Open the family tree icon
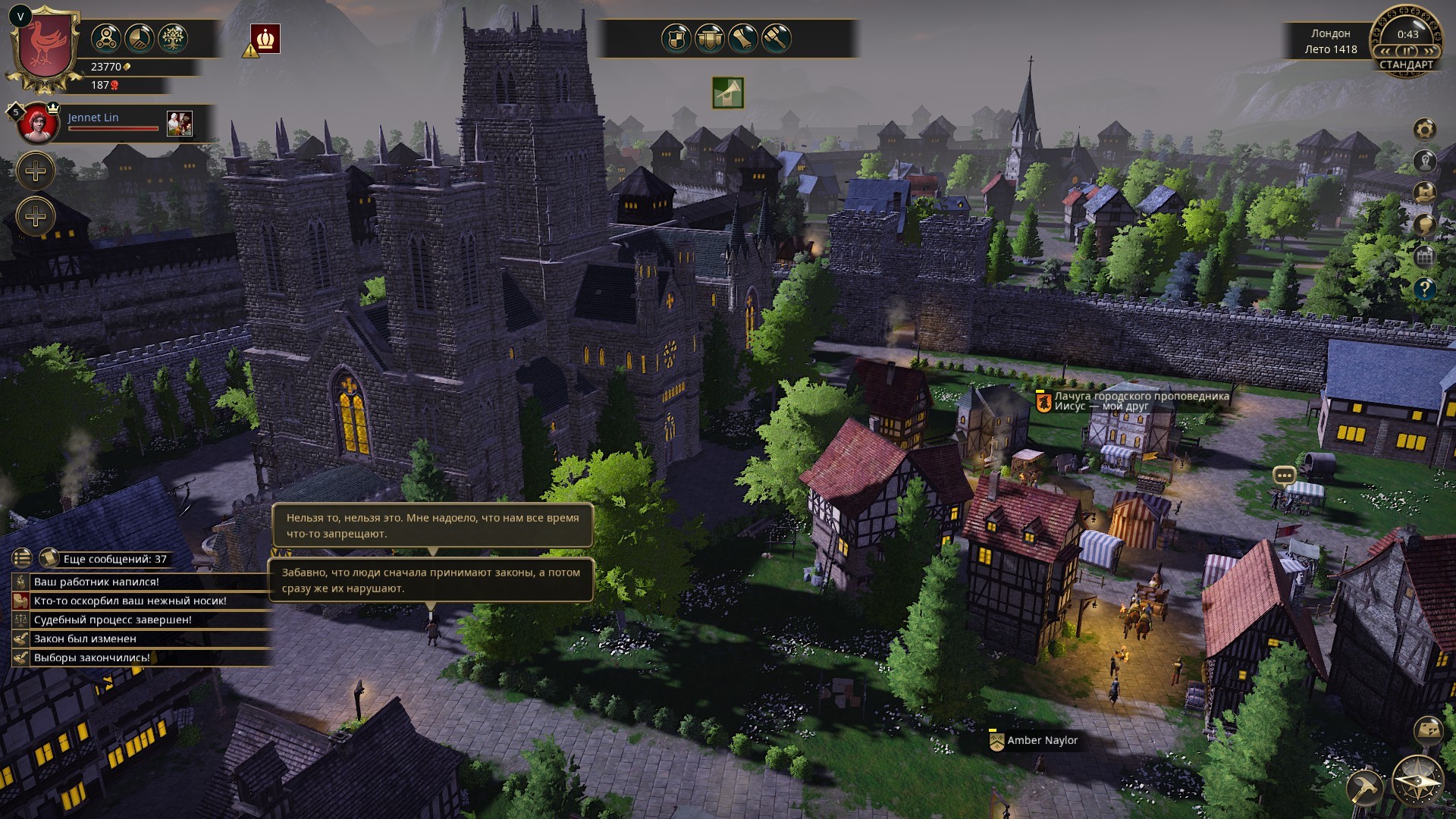The width and height of the screenshot is (1456, 819). click(173, 38)
